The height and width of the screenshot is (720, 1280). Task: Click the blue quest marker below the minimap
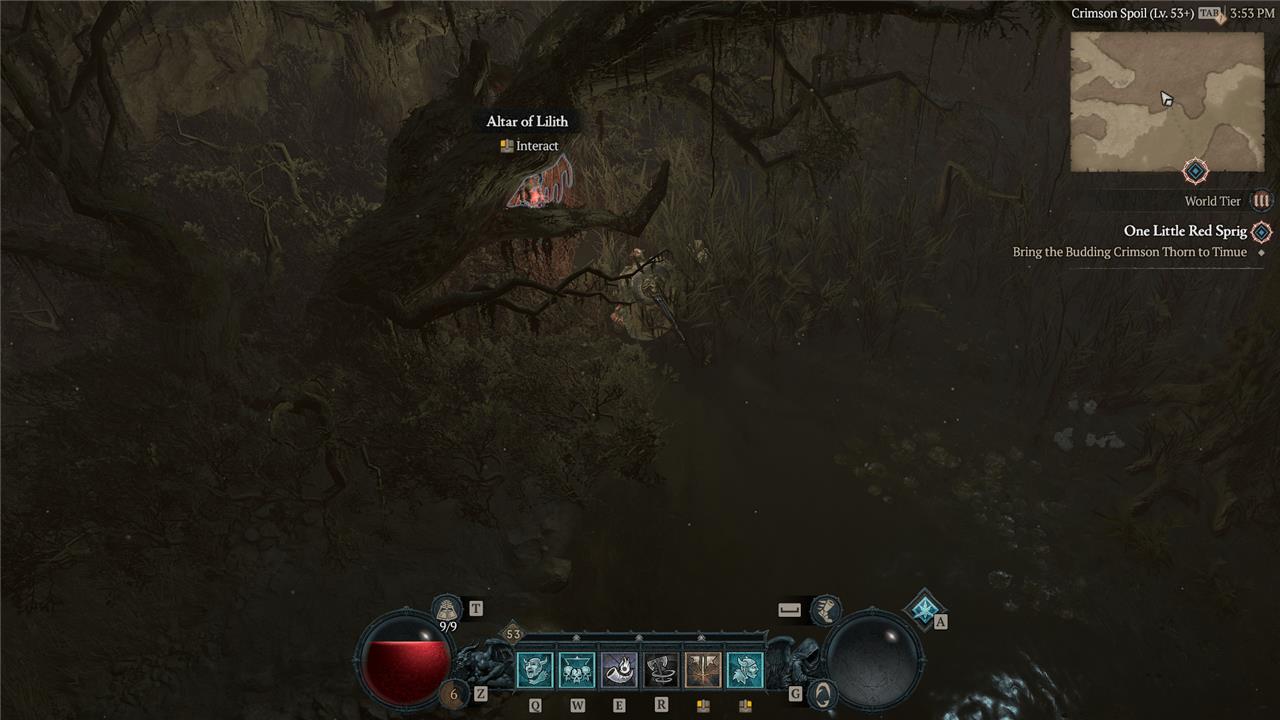1195,171
